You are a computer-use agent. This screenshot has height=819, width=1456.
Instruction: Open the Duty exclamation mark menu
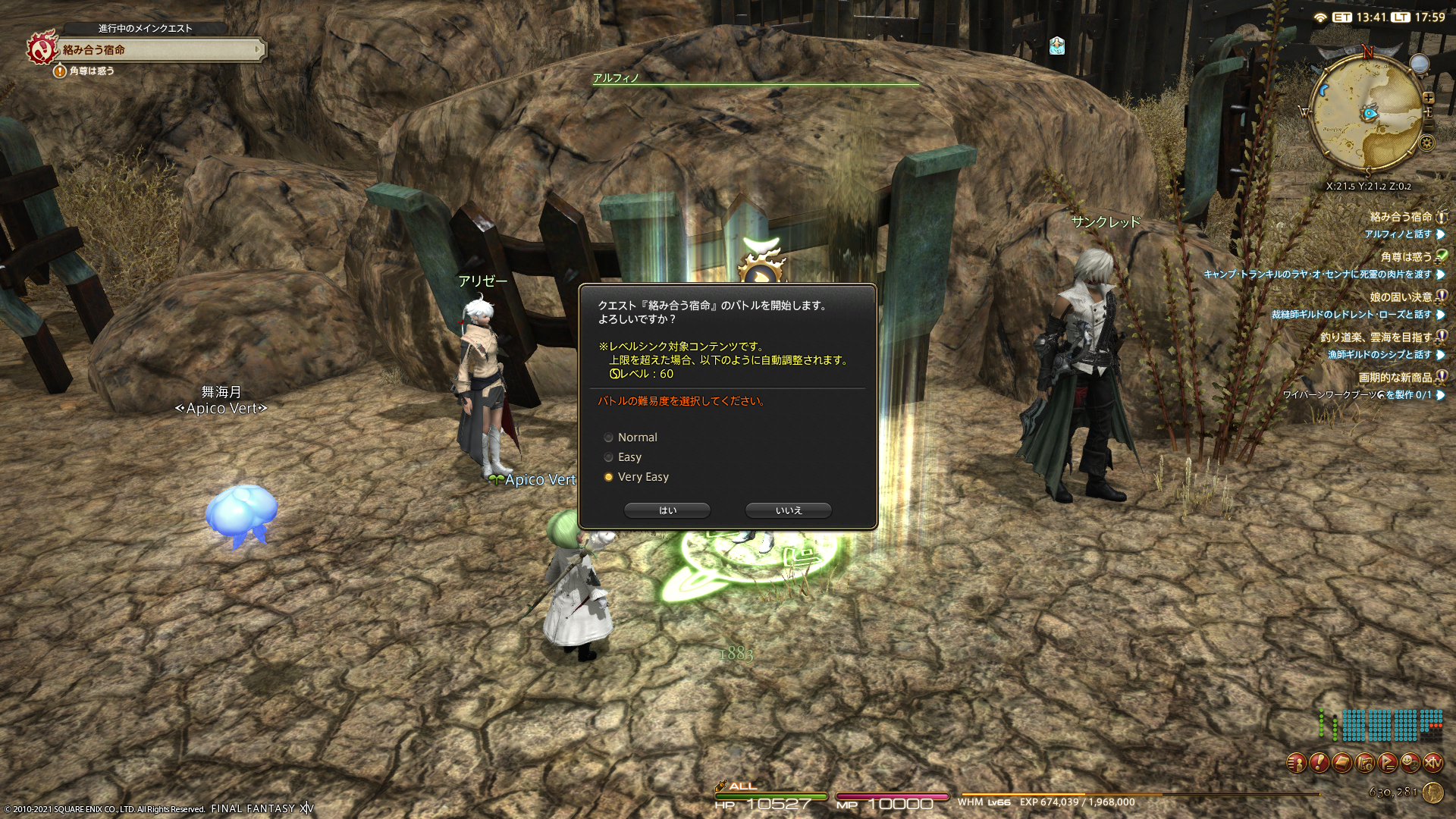(1319, 763)
